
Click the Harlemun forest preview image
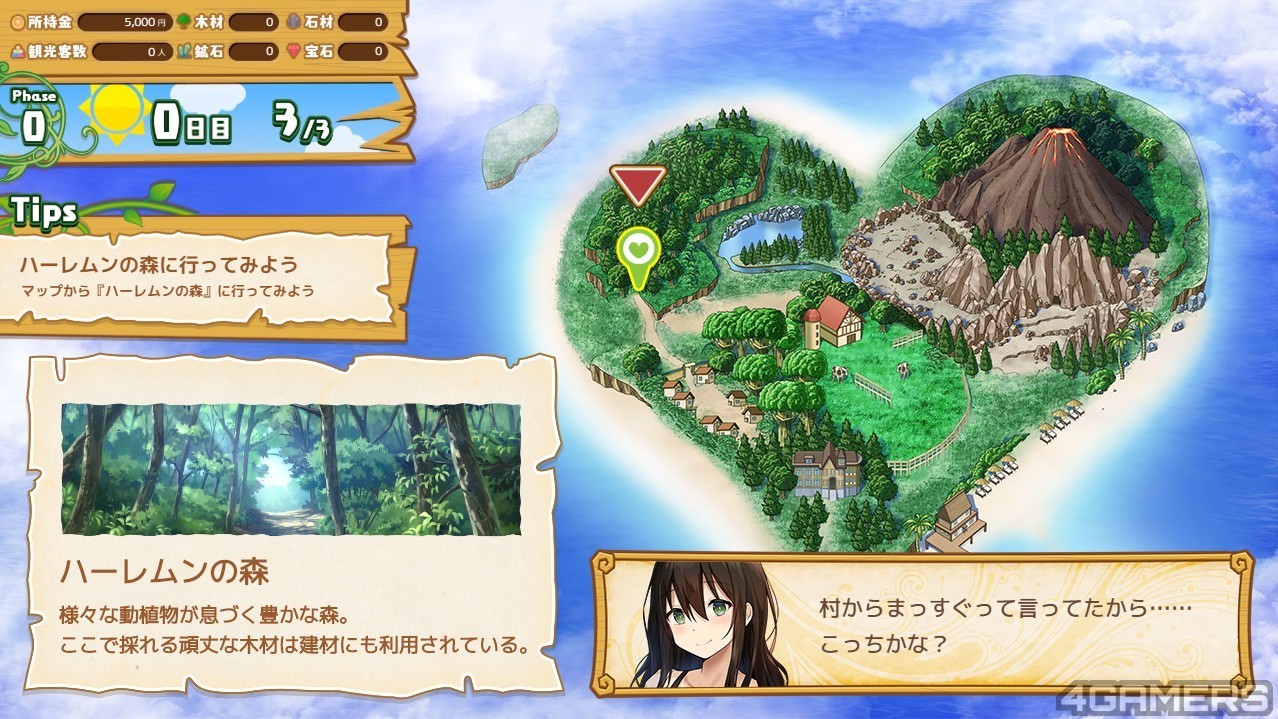coord(291,469)
